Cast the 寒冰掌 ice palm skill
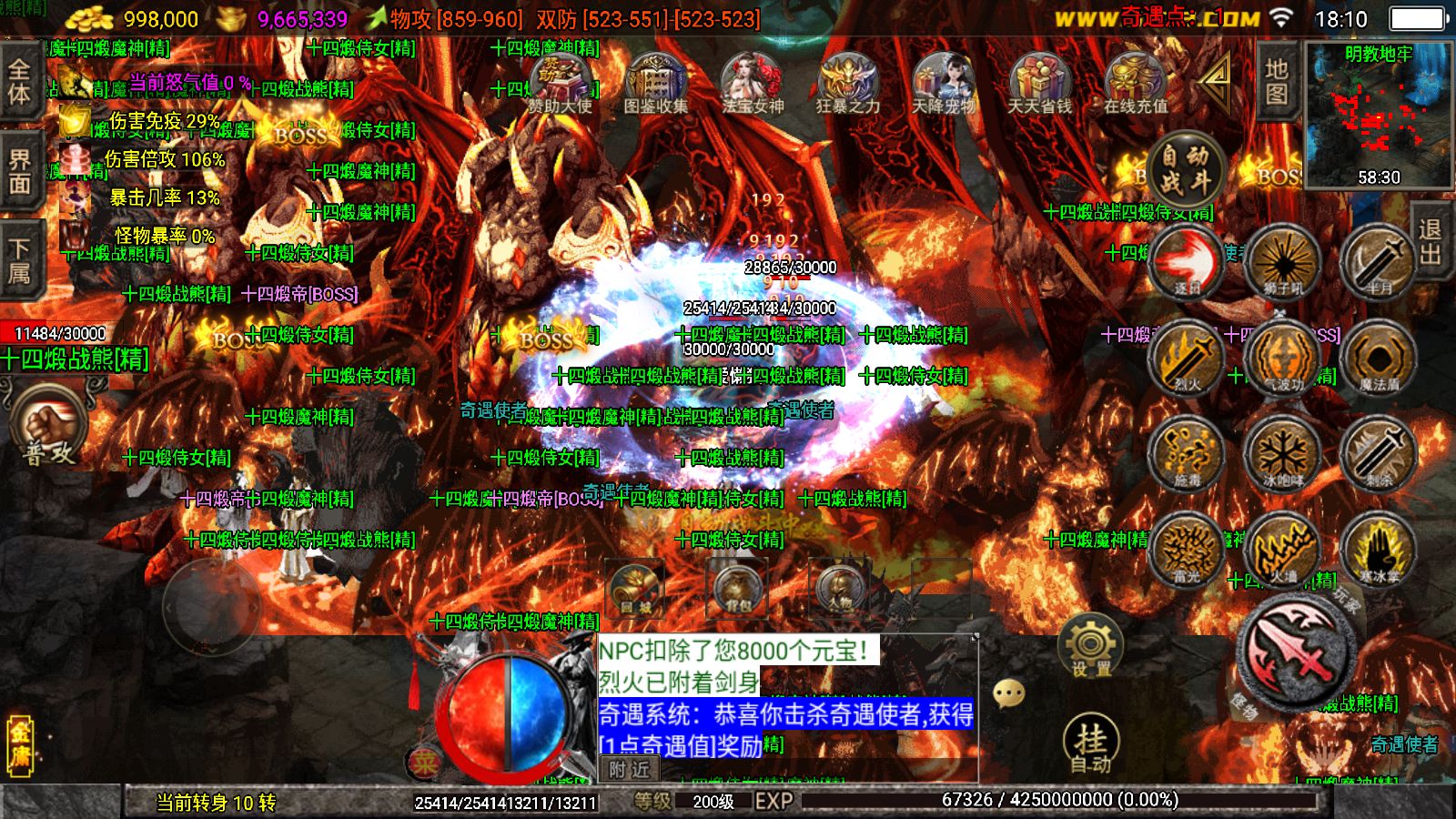This screenshot has width=1456, height=819. pos(1379,548)
